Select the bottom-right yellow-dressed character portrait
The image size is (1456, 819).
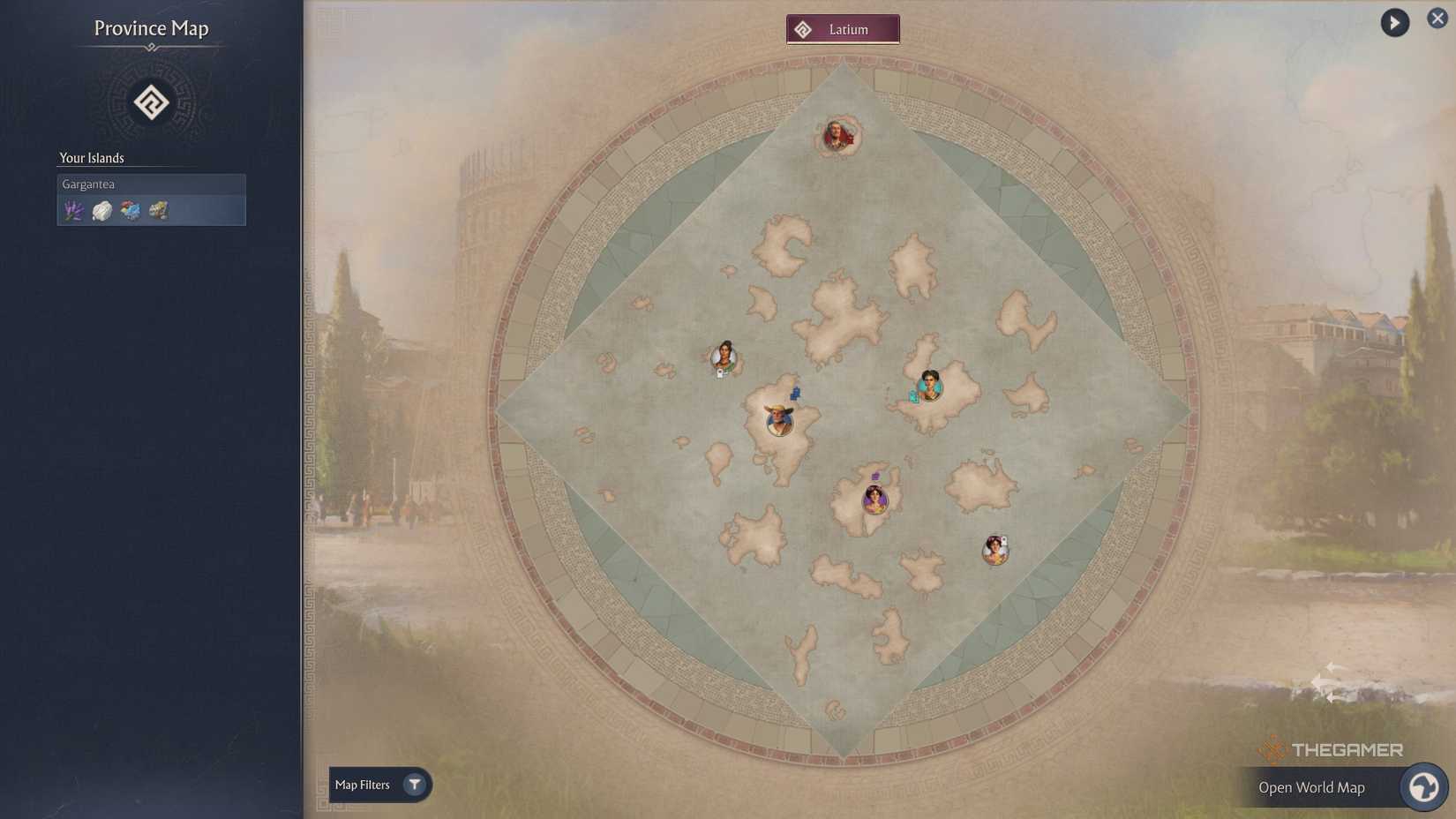pos(995,548)
